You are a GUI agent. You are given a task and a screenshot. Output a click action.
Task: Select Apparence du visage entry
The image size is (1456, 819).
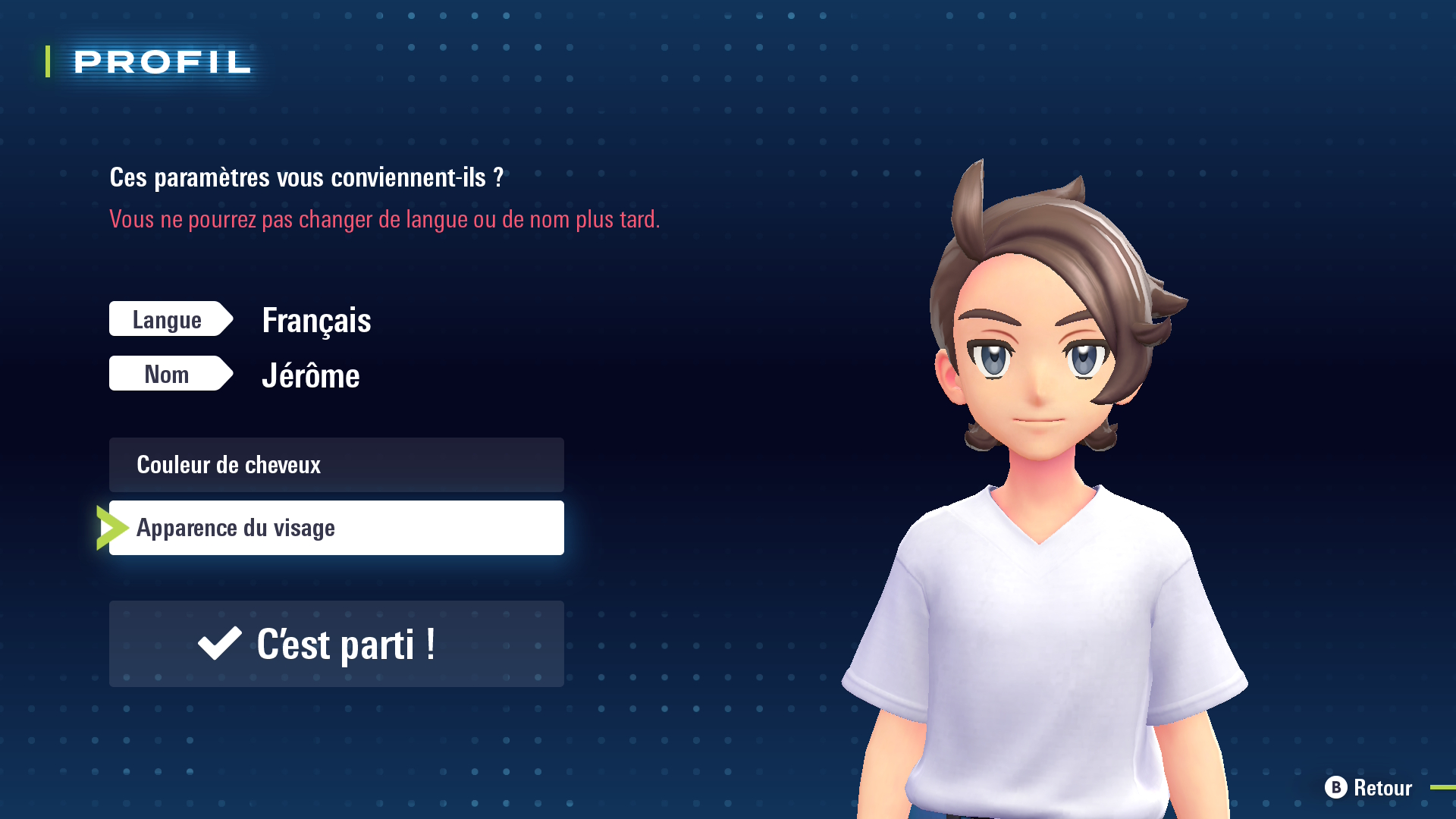pyautogui.click(x=336, y=528)
